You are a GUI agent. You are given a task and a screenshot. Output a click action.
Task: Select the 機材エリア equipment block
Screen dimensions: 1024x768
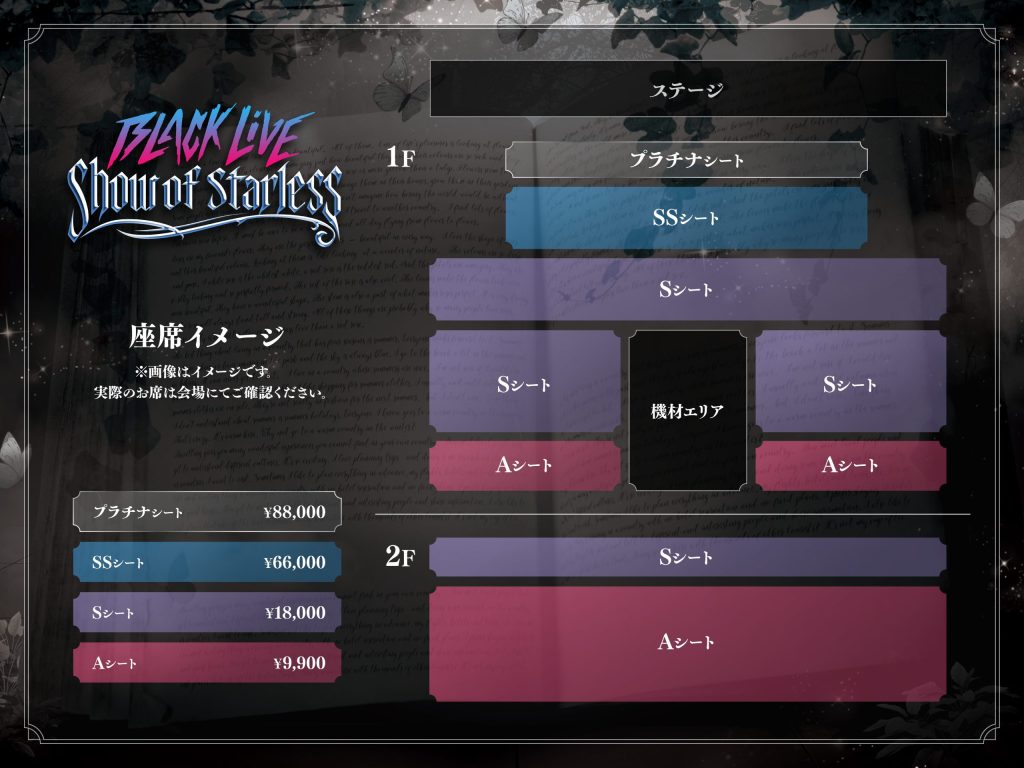click(x=687, y=411)
